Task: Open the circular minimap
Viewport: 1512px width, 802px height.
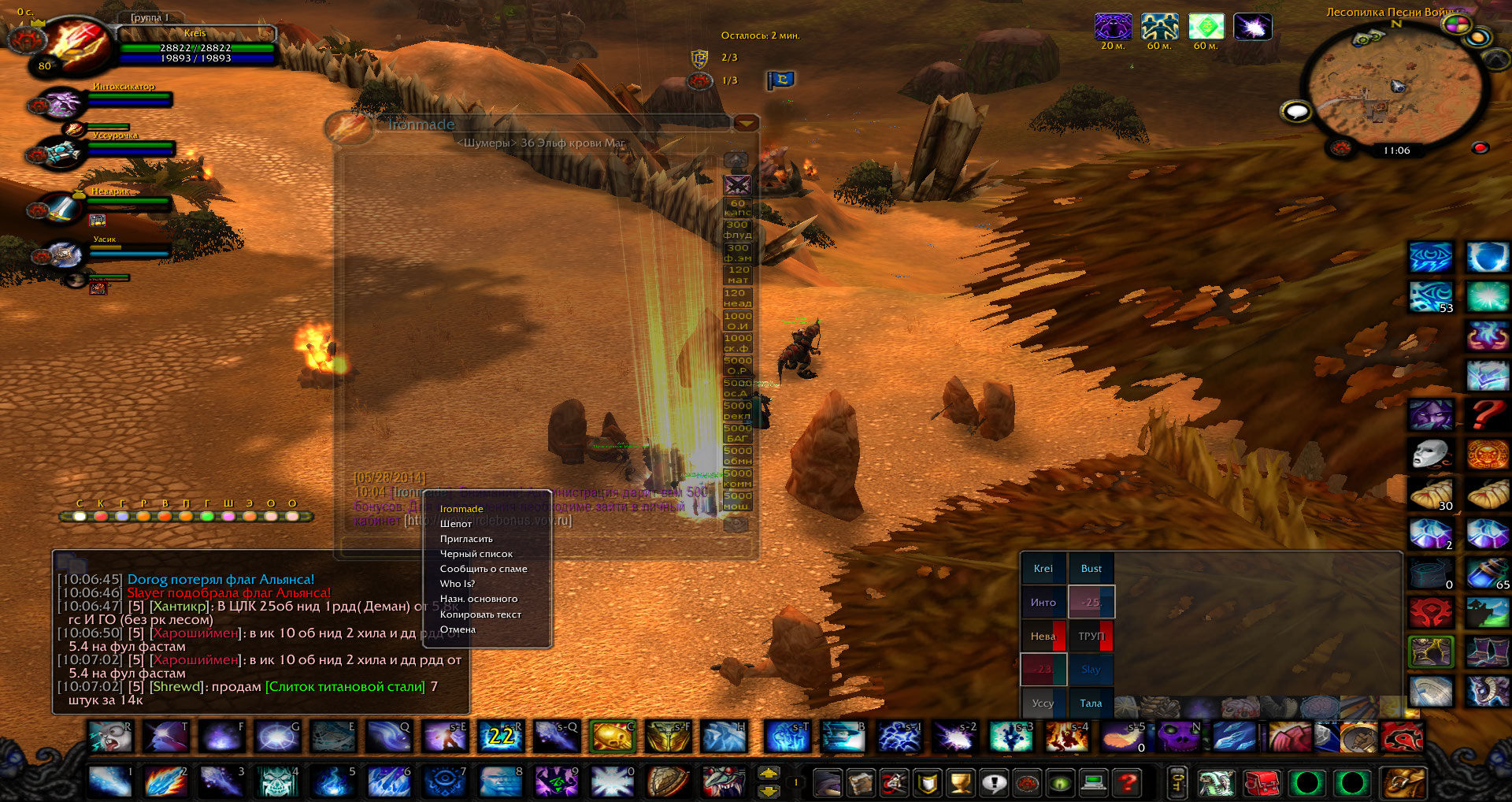Action: point(1392,87)
